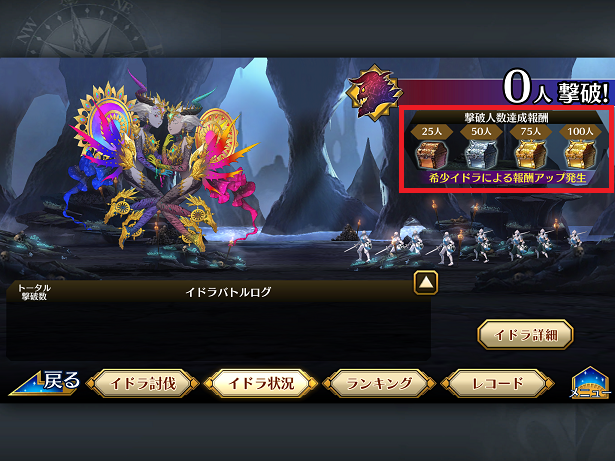Show the イドラ状況 status

click(x=261, y=384)
